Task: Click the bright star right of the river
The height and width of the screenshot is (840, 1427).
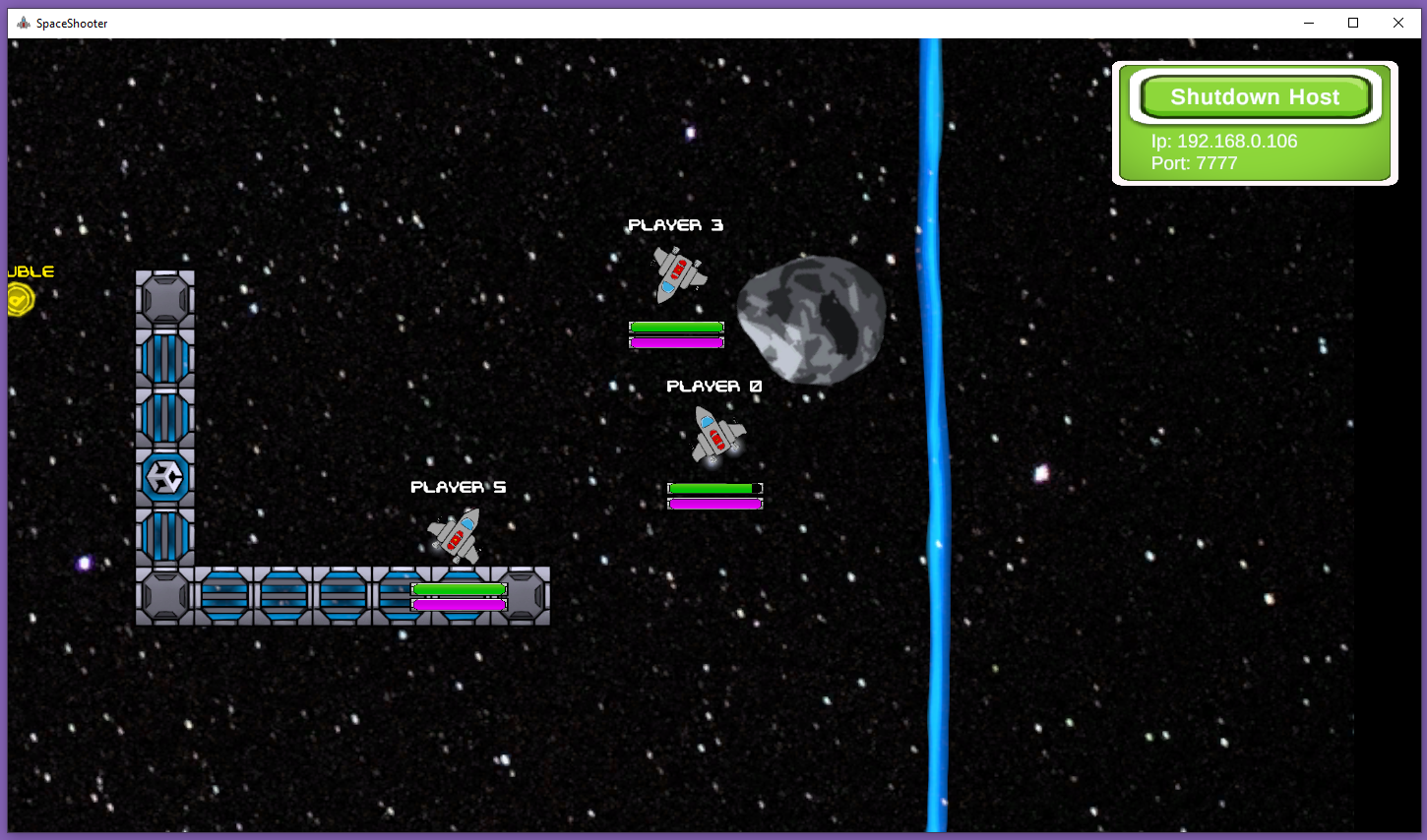Action: click(x=1041, y=471)
